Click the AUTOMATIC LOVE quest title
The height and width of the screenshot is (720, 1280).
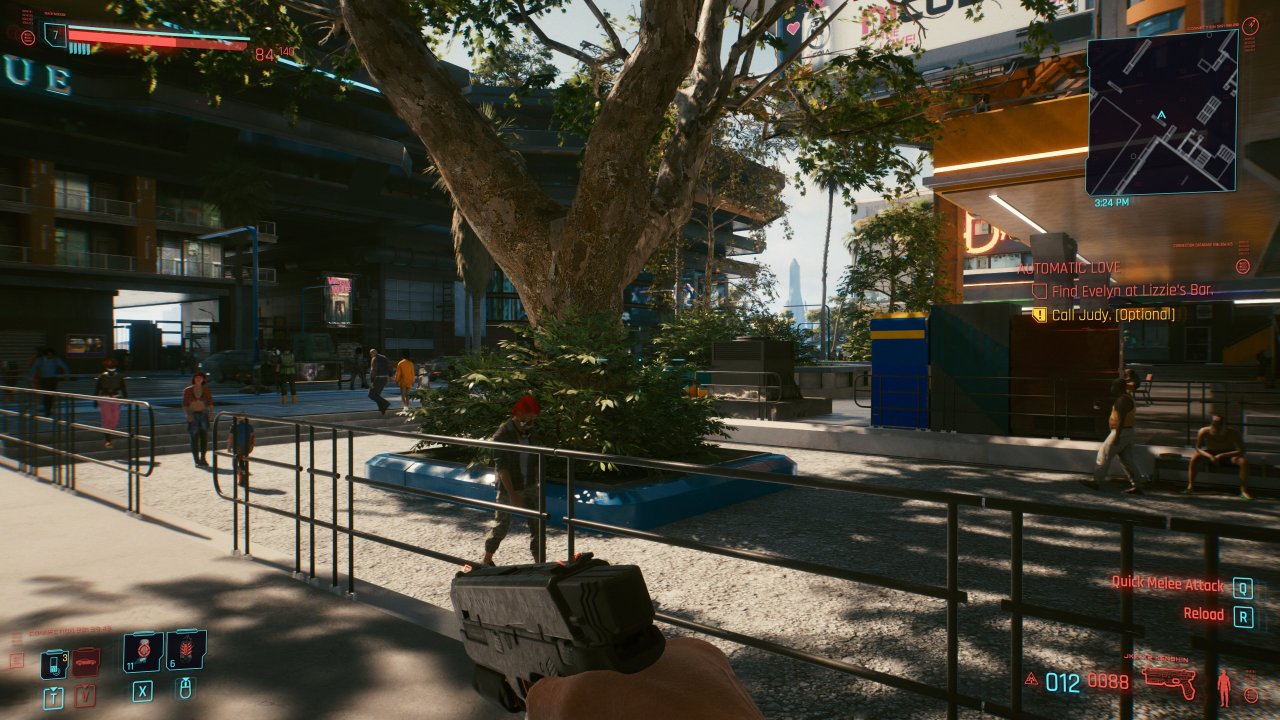point(1069,268)
